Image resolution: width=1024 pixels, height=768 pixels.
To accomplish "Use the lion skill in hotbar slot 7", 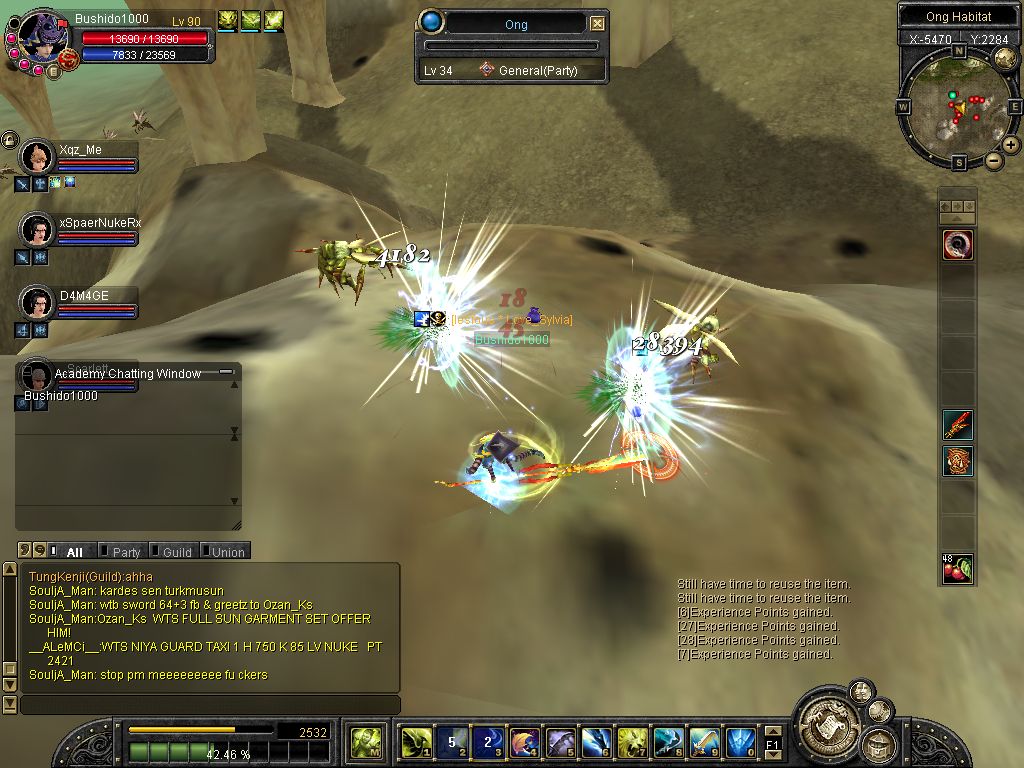I will pyautogui.click(x=632, y=741).
